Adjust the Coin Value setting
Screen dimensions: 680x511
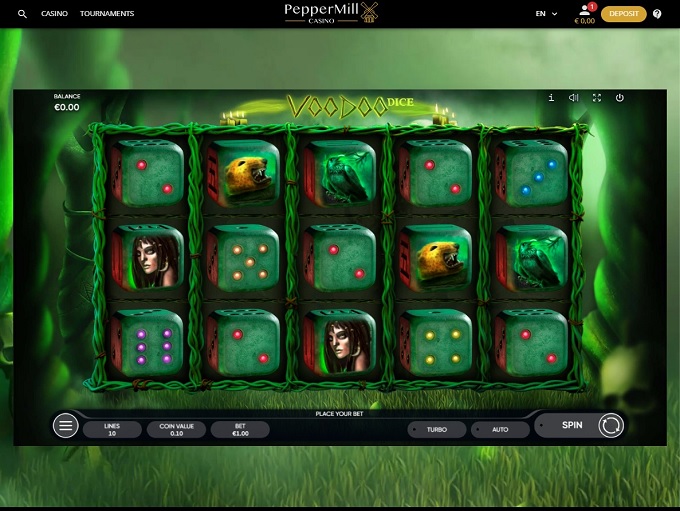tap(177, 429)
